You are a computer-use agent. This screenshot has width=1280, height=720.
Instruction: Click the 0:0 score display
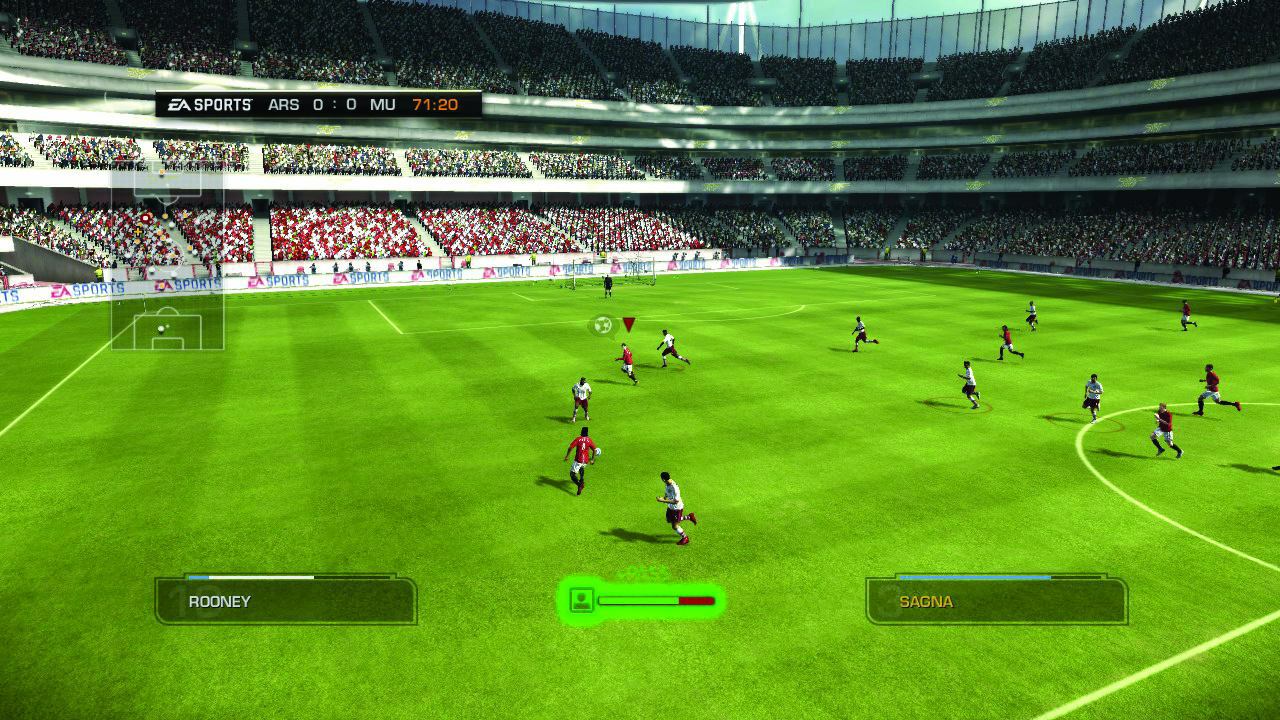click(x=333, y=104)
